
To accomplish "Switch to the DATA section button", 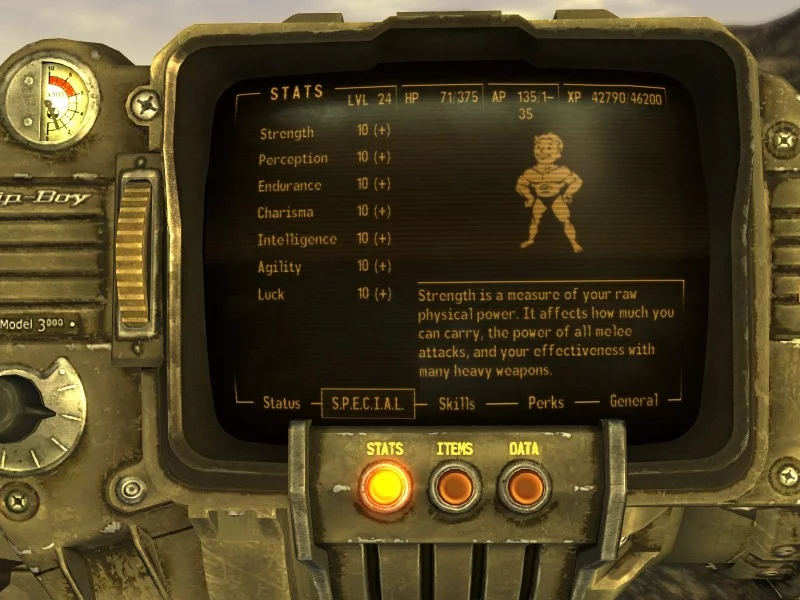I will (x=525, y=486).
